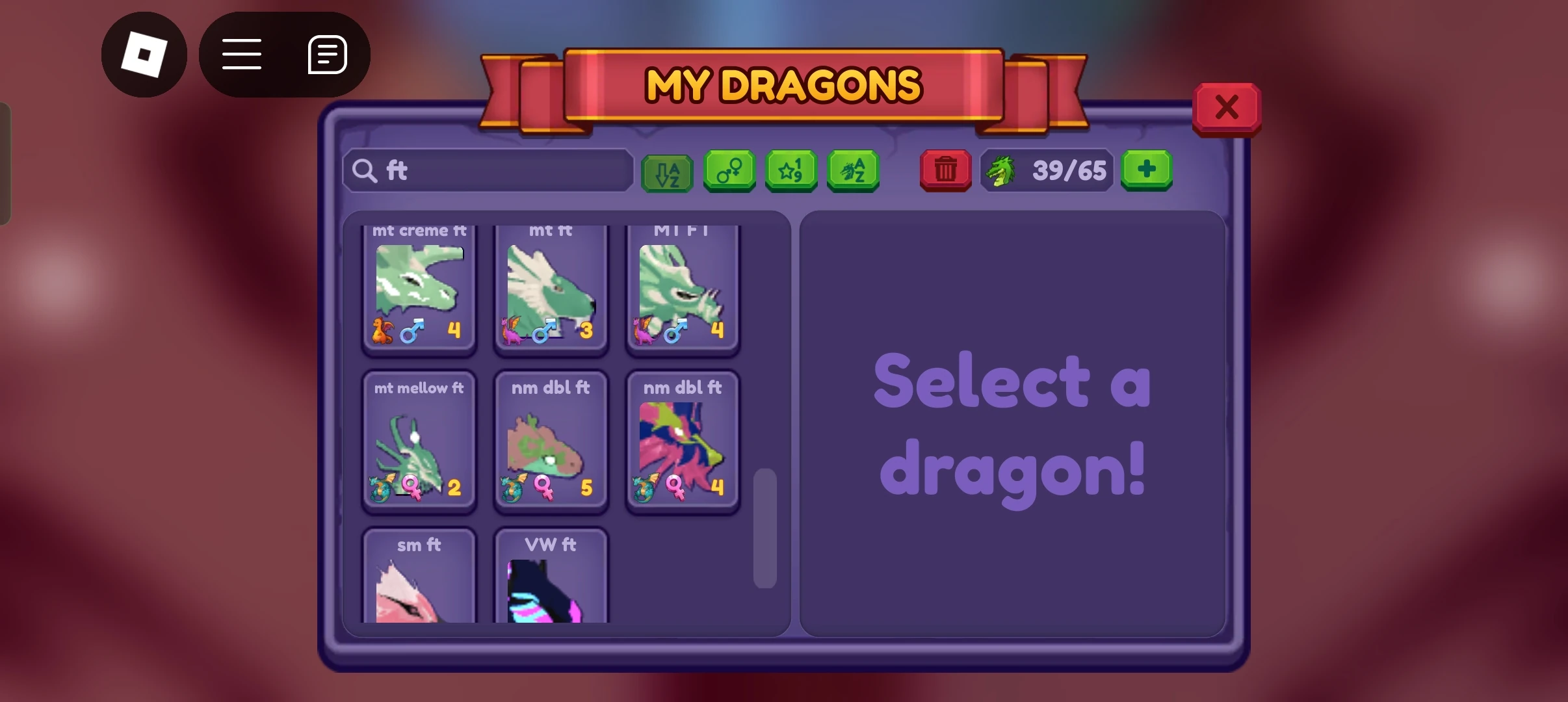Open the gender filter
Screen dimensions: 1568x702
click(729, 171)
